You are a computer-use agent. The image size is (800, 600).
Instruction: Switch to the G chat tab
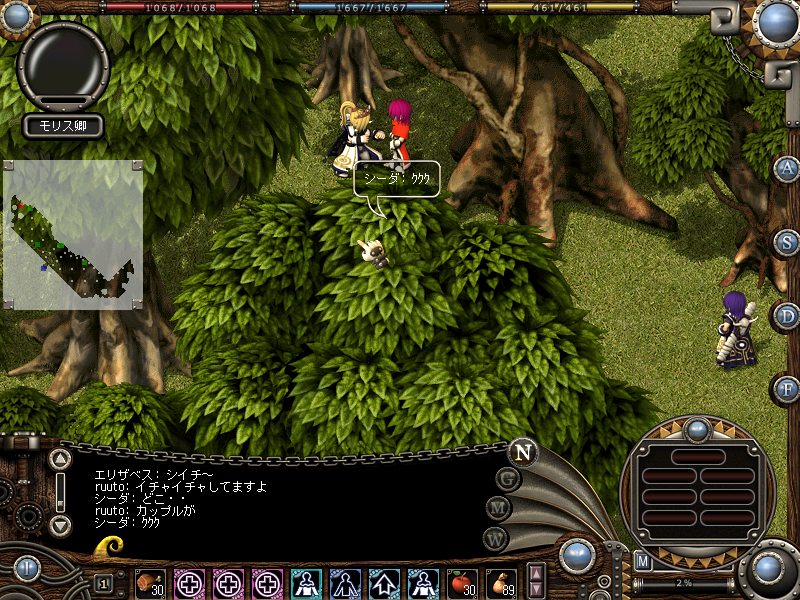point(509,478)
